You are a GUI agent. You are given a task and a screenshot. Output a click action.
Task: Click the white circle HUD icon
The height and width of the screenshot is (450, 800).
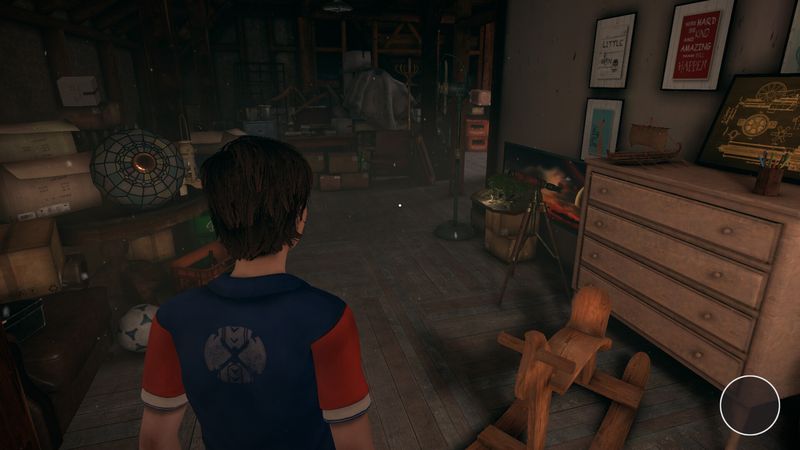coord(749,405)
